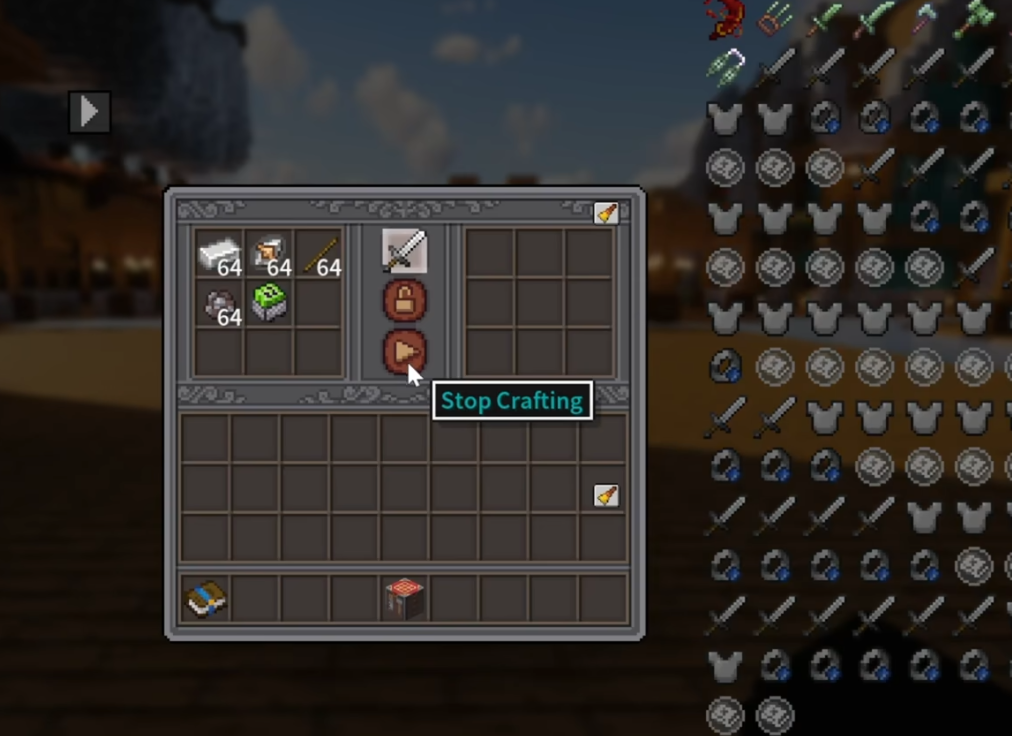Select the book in the hotbar
The image size is (1012, 736).
[206, 598]
